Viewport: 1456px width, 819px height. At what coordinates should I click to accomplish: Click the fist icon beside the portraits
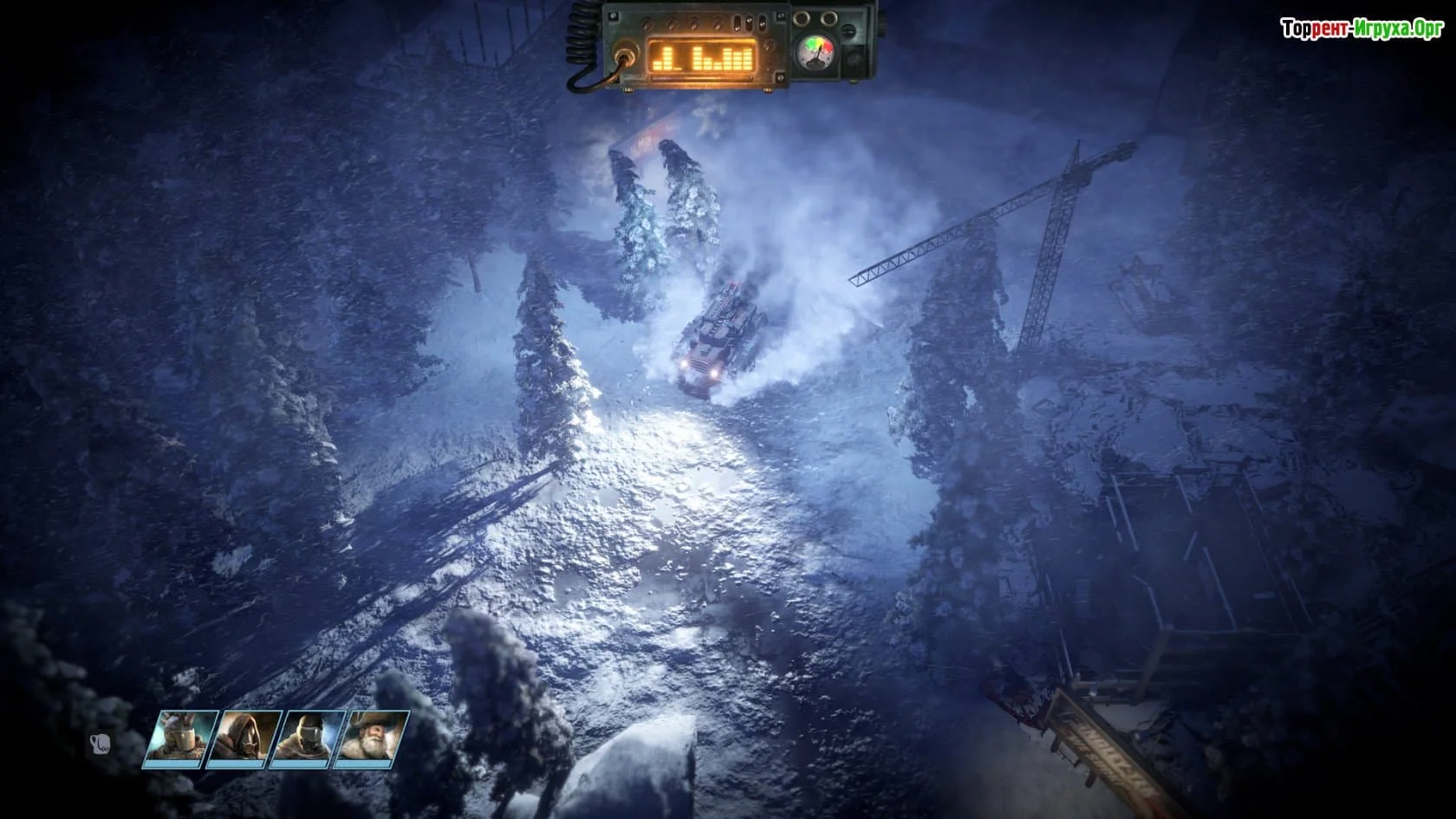tap(100, 744)
